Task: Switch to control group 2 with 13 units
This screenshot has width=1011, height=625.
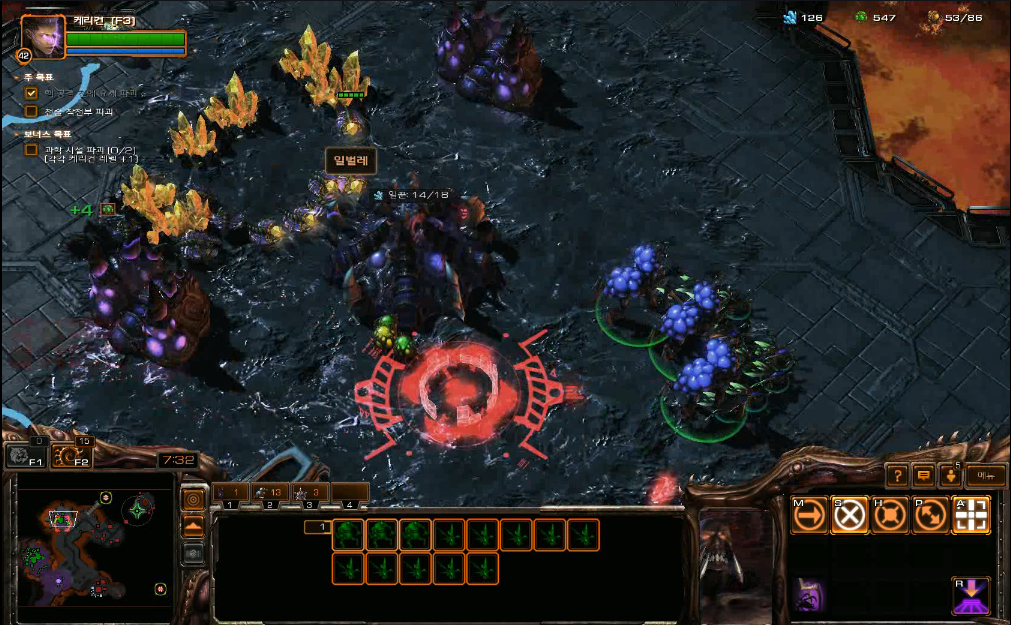Action: (x=270, y=492)
